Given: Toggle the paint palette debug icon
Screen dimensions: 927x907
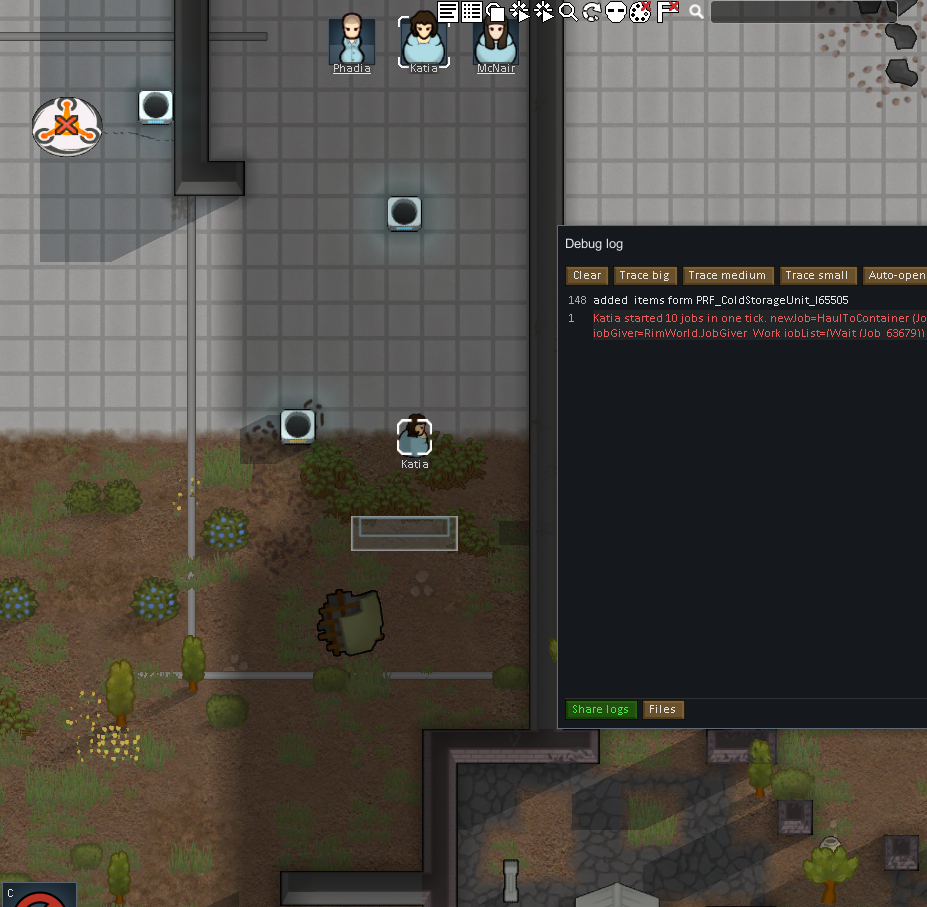Looking at the screenshot, I should pyautogui.click(x=640, y=12).
